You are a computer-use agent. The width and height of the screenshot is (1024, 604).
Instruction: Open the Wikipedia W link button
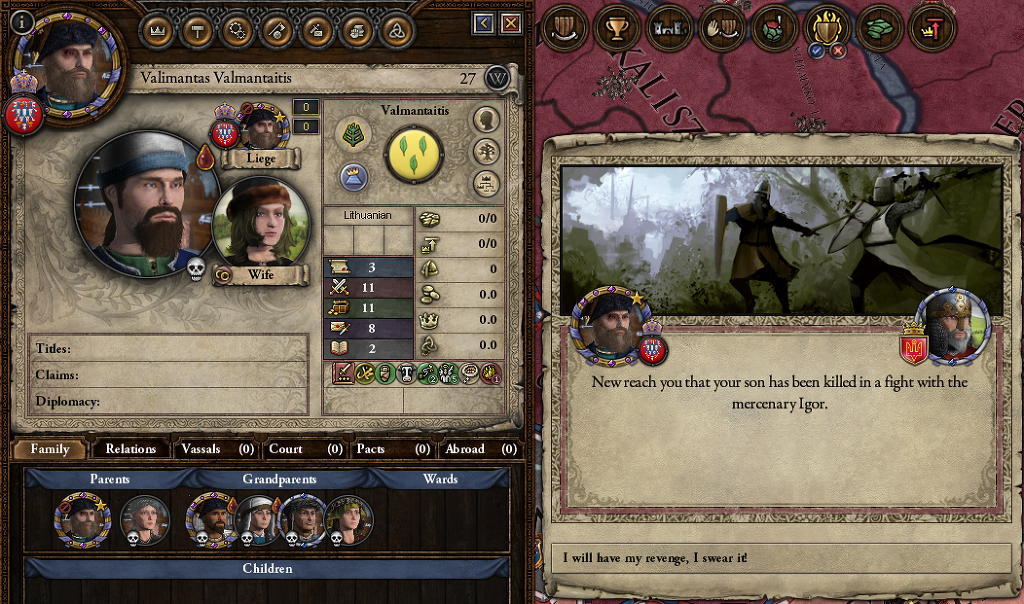pyautogui.click(x=497, y=78)
